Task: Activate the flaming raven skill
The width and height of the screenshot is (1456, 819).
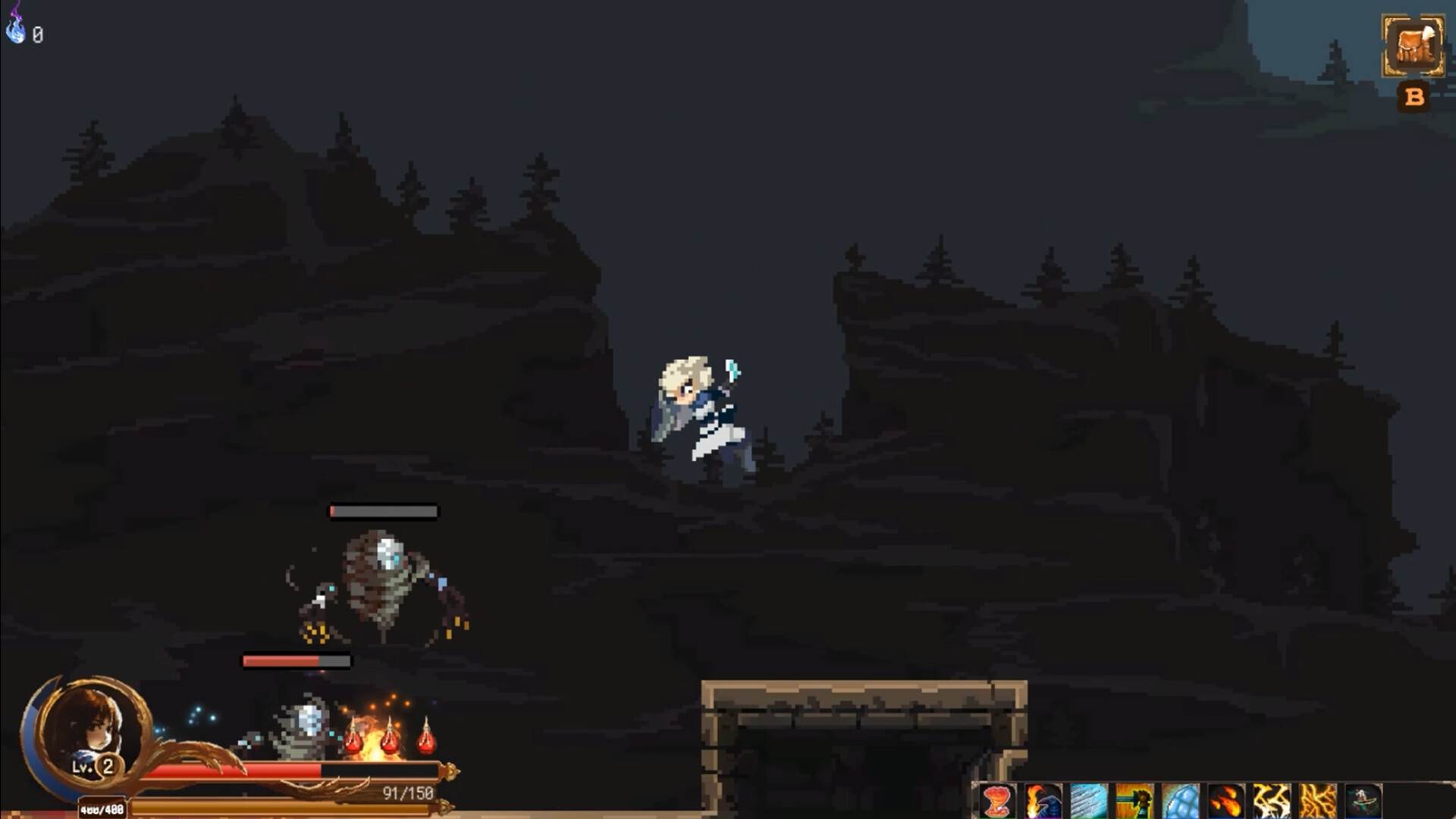Action: click(1043, 800)
